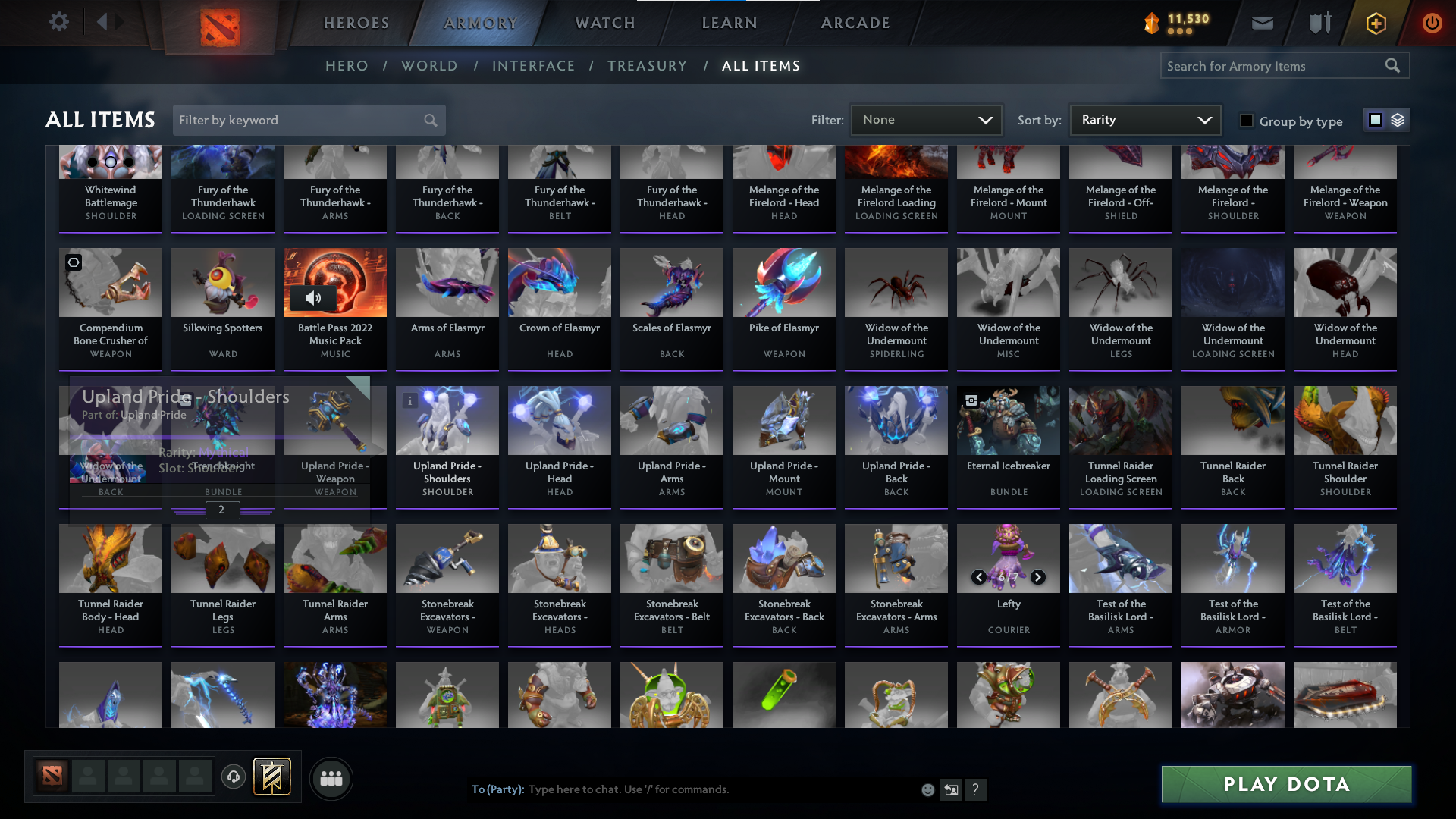Image resolution: width=1456 pixels, height=819 pixels.
Task: Click the HERO breadcrumb link
Action: coord(347,66)
